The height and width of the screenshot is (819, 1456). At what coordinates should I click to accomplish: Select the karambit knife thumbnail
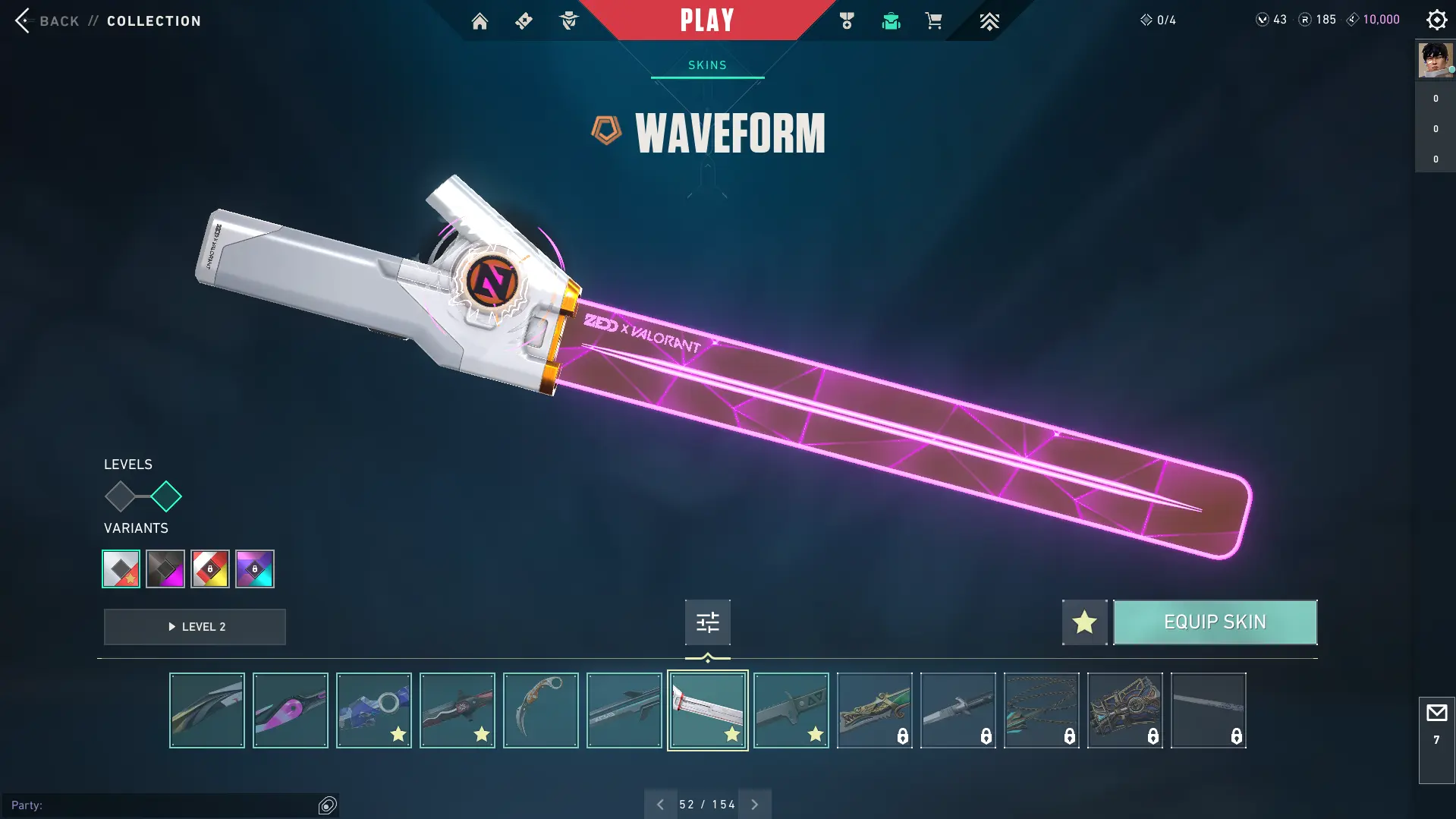[540, 710]
